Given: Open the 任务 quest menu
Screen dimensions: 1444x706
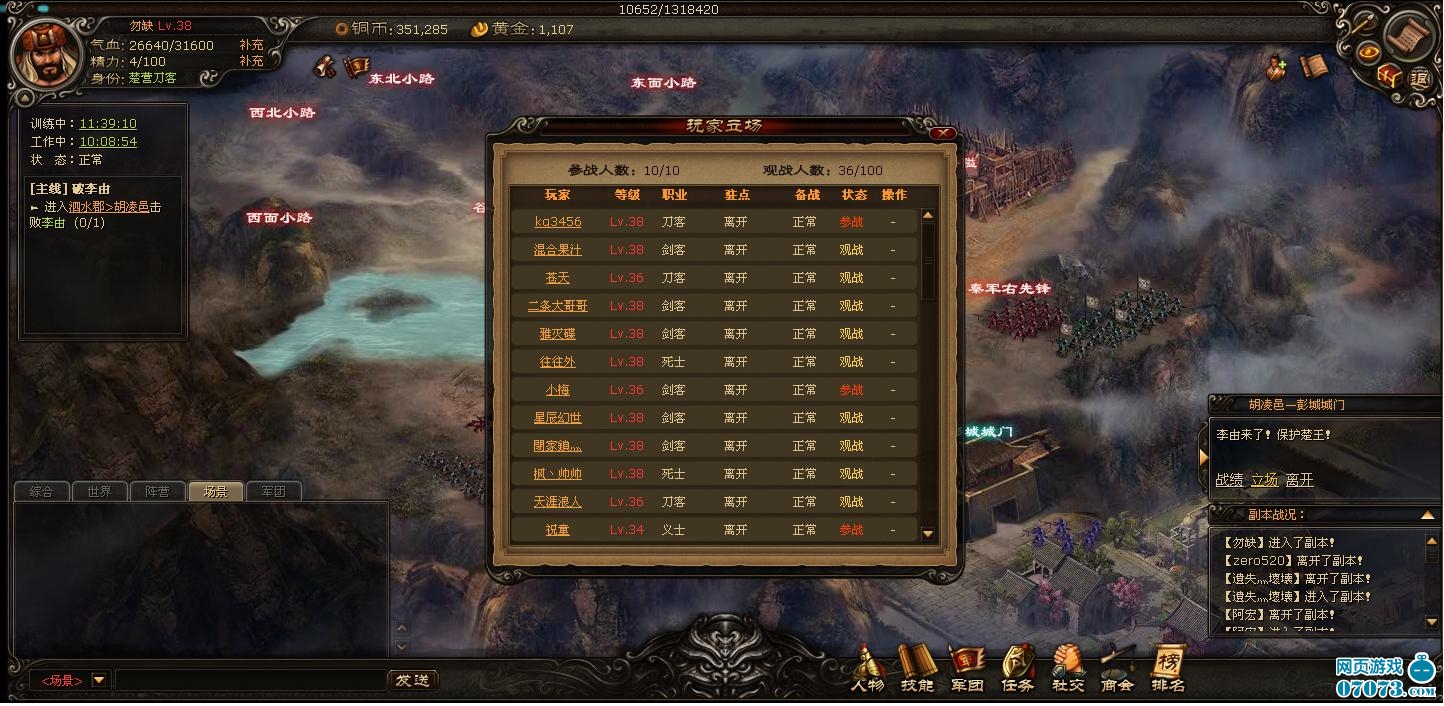Looking at the screenshot, I should (x=1017, y=670).
